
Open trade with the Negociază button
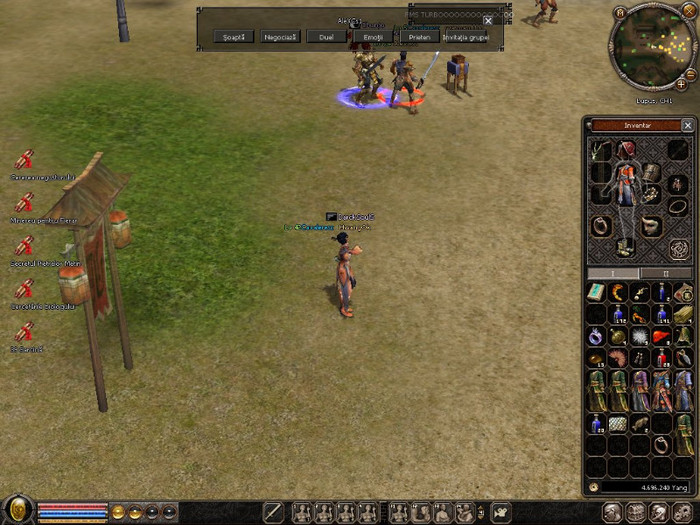[x=280, y=37]
